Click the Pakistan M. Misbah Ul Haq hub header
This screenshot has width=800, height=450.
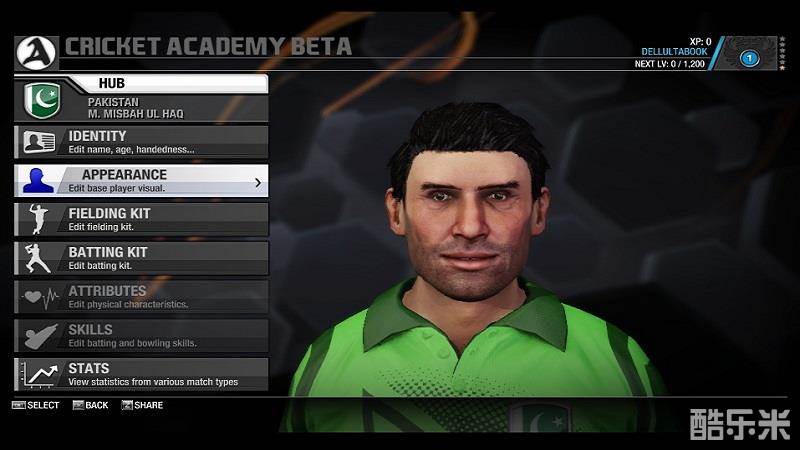point(142,107)
